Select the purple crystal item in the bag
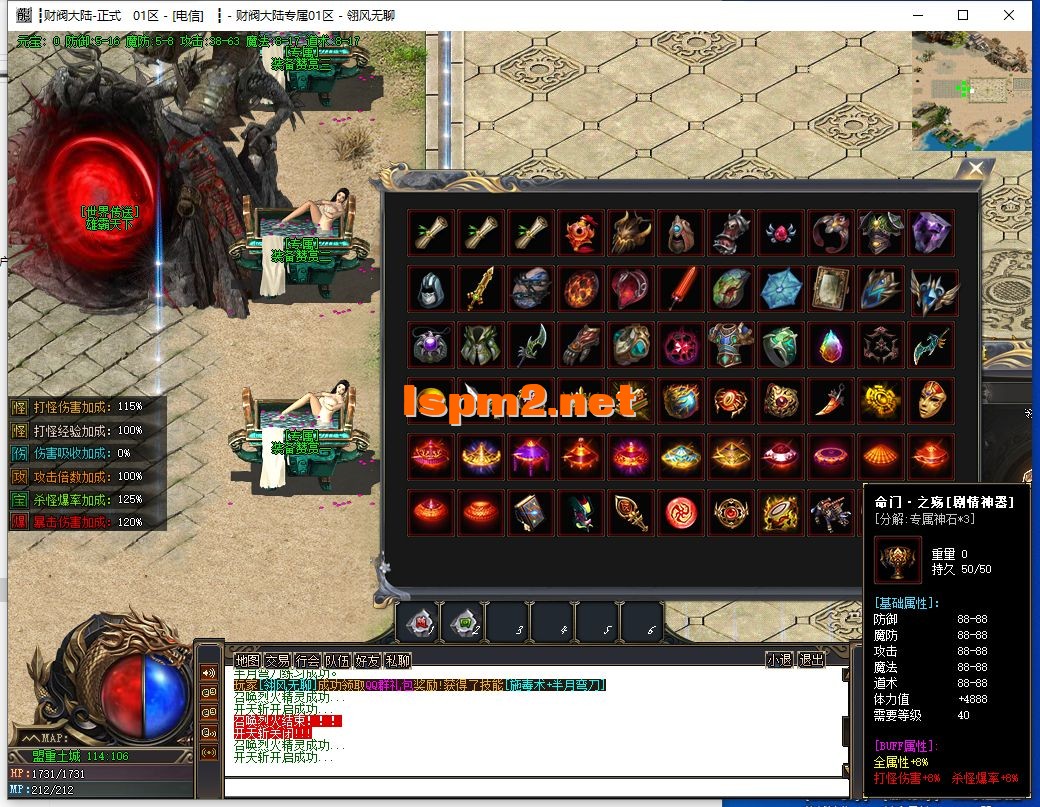Viewport: 1040px width, 807px height. [932, 232]
